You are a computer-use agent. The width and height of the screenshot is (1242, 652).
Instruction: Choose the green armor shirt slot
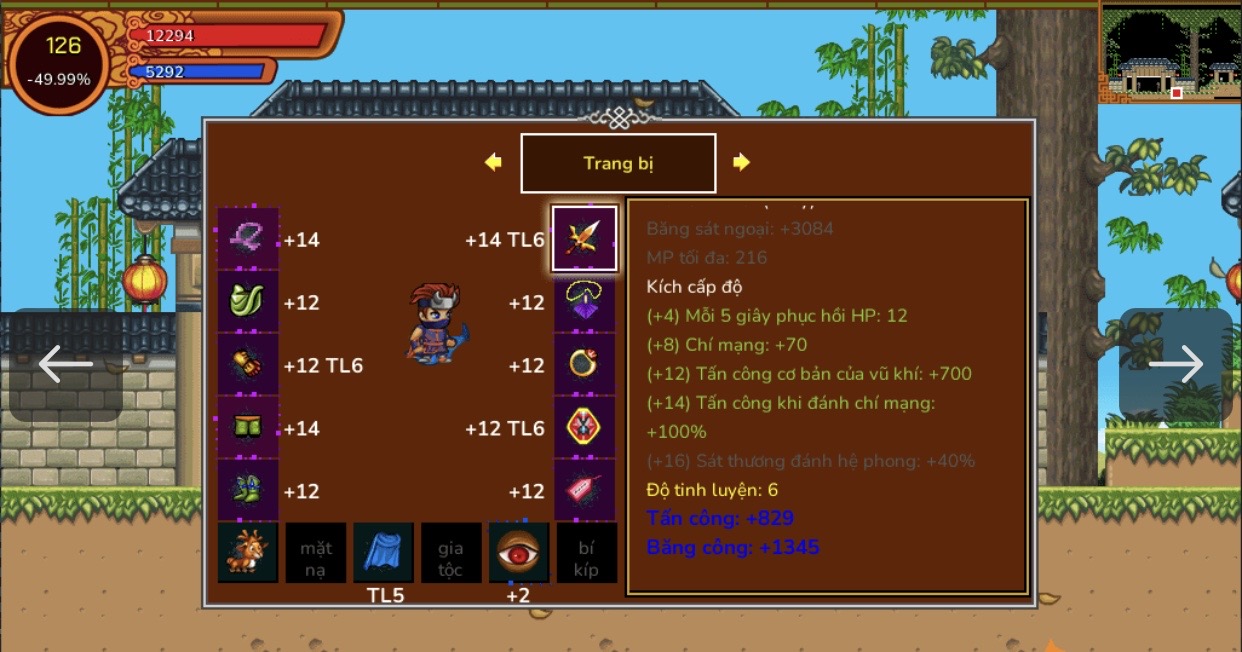point(248,302)
